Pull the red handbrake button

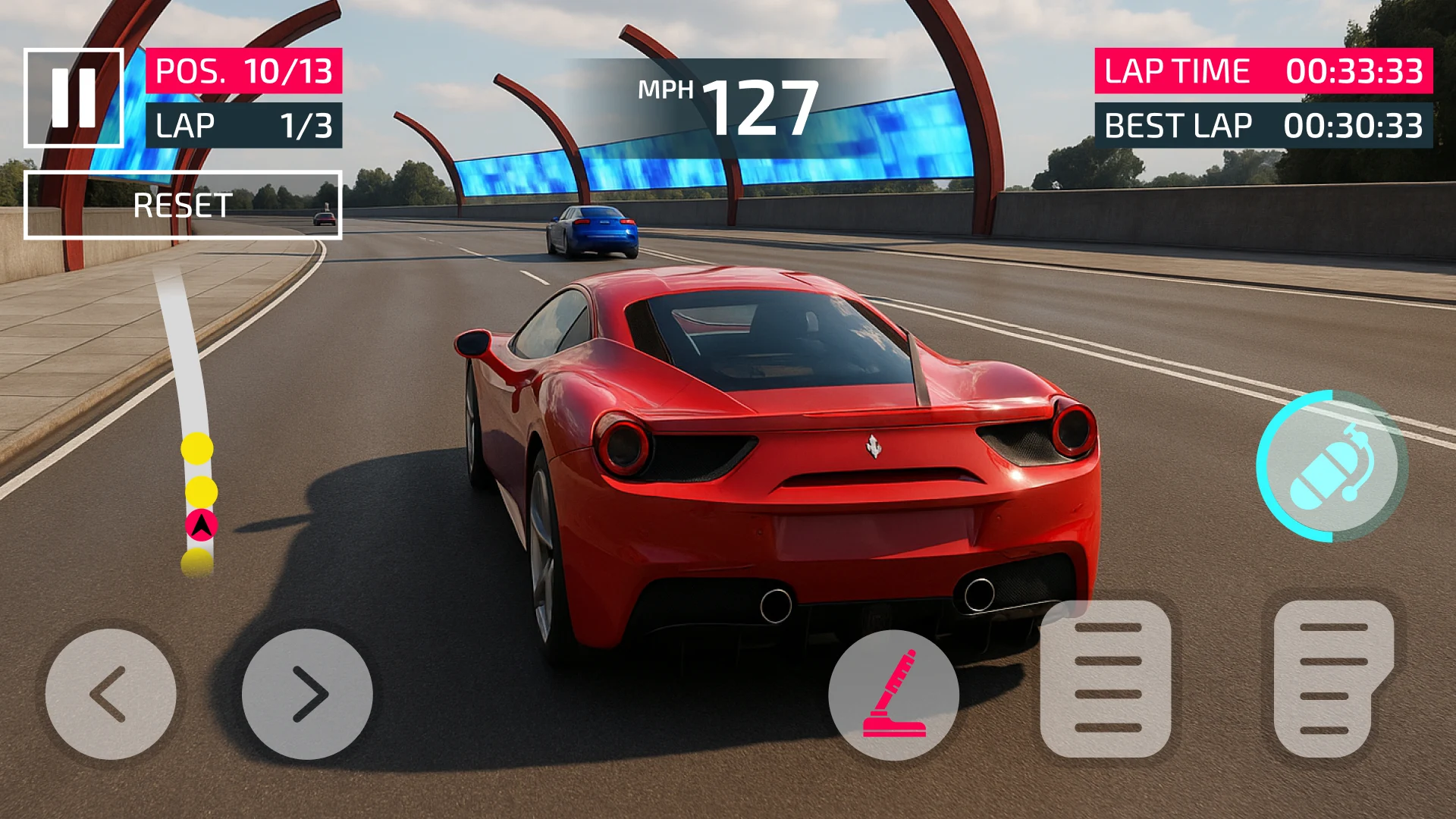pos(893,694)
